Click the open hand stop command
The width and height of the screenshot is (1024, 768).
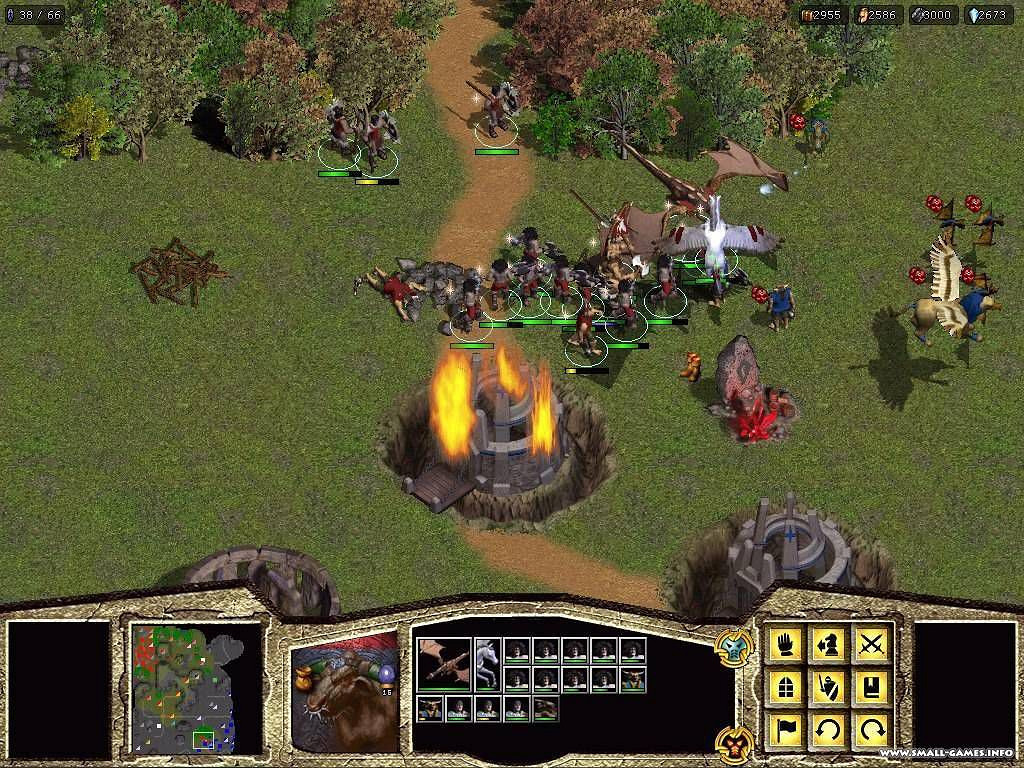[786, 644]
